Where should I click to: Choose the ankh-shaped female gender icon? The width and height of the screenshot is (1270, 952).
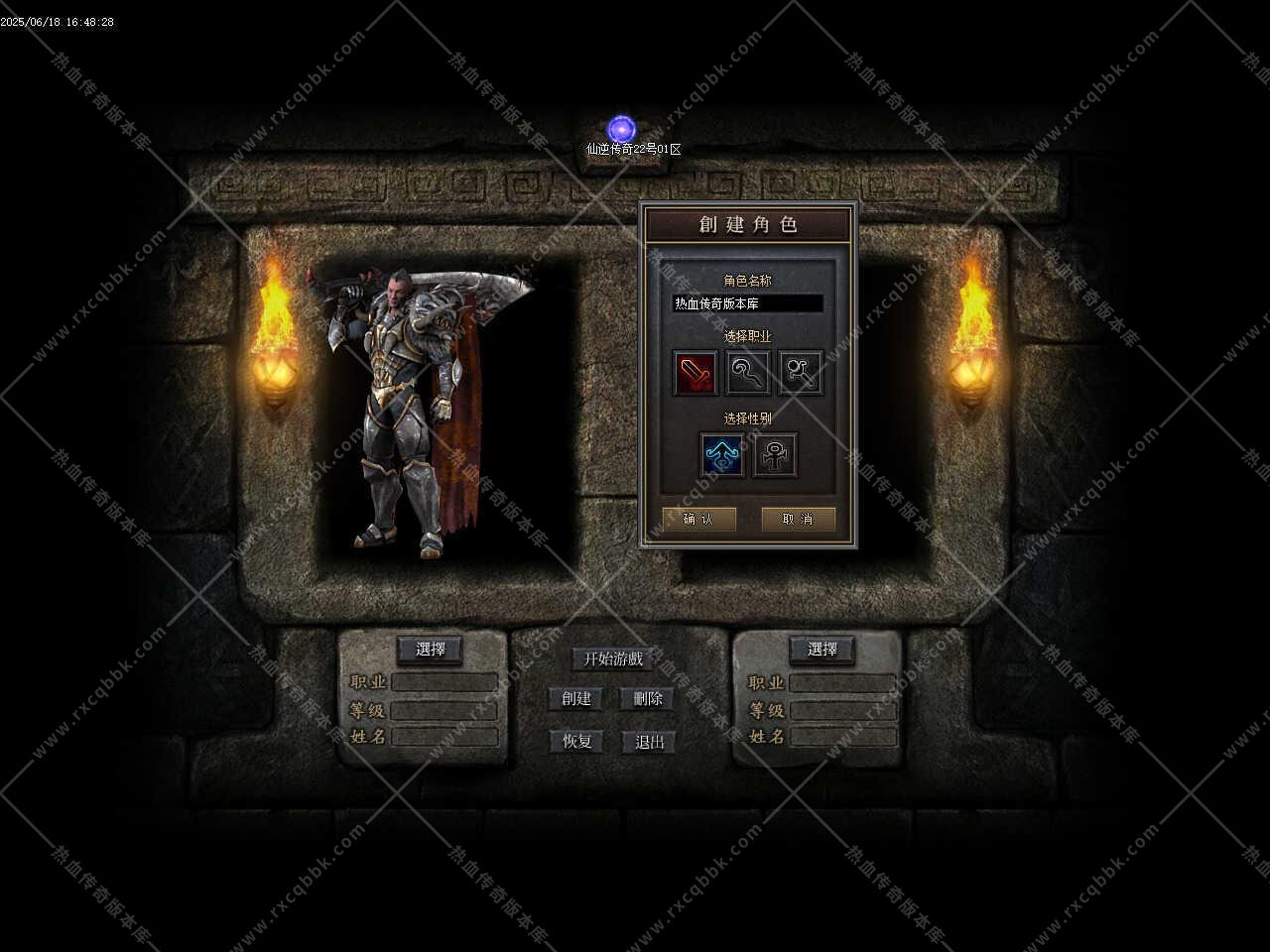click(x=774, y=455)
